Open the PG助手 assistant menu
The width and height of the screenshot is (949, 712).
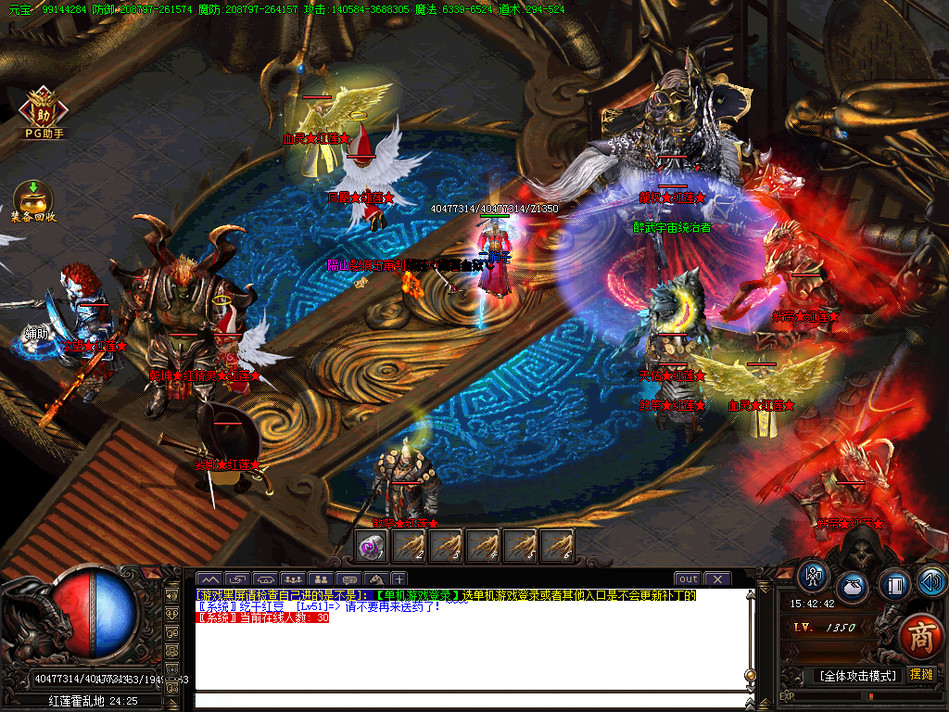pos(44,108)
